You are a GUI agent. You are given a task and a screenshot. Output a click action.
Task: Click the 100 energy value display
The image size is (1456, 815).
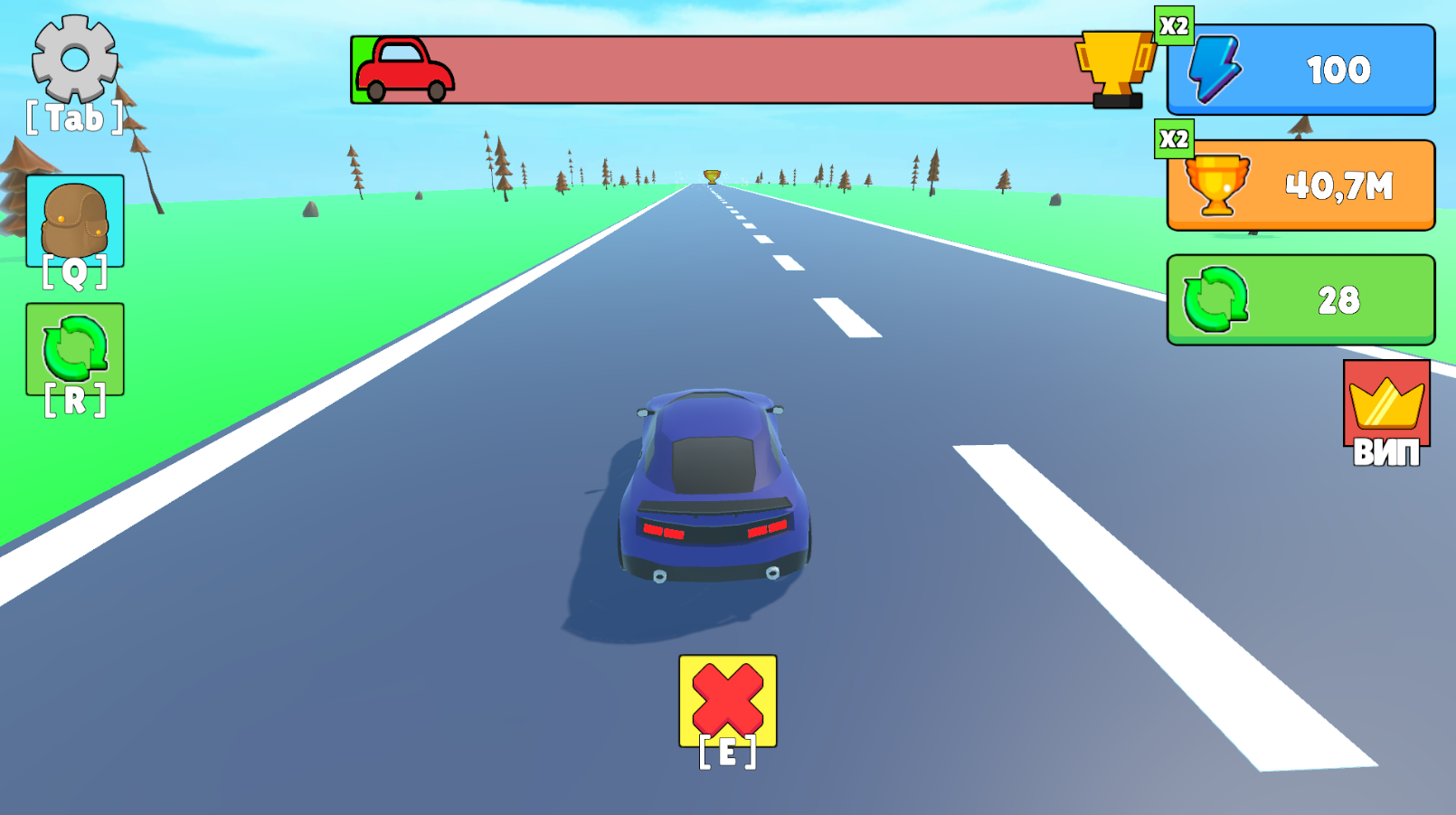1342,70
